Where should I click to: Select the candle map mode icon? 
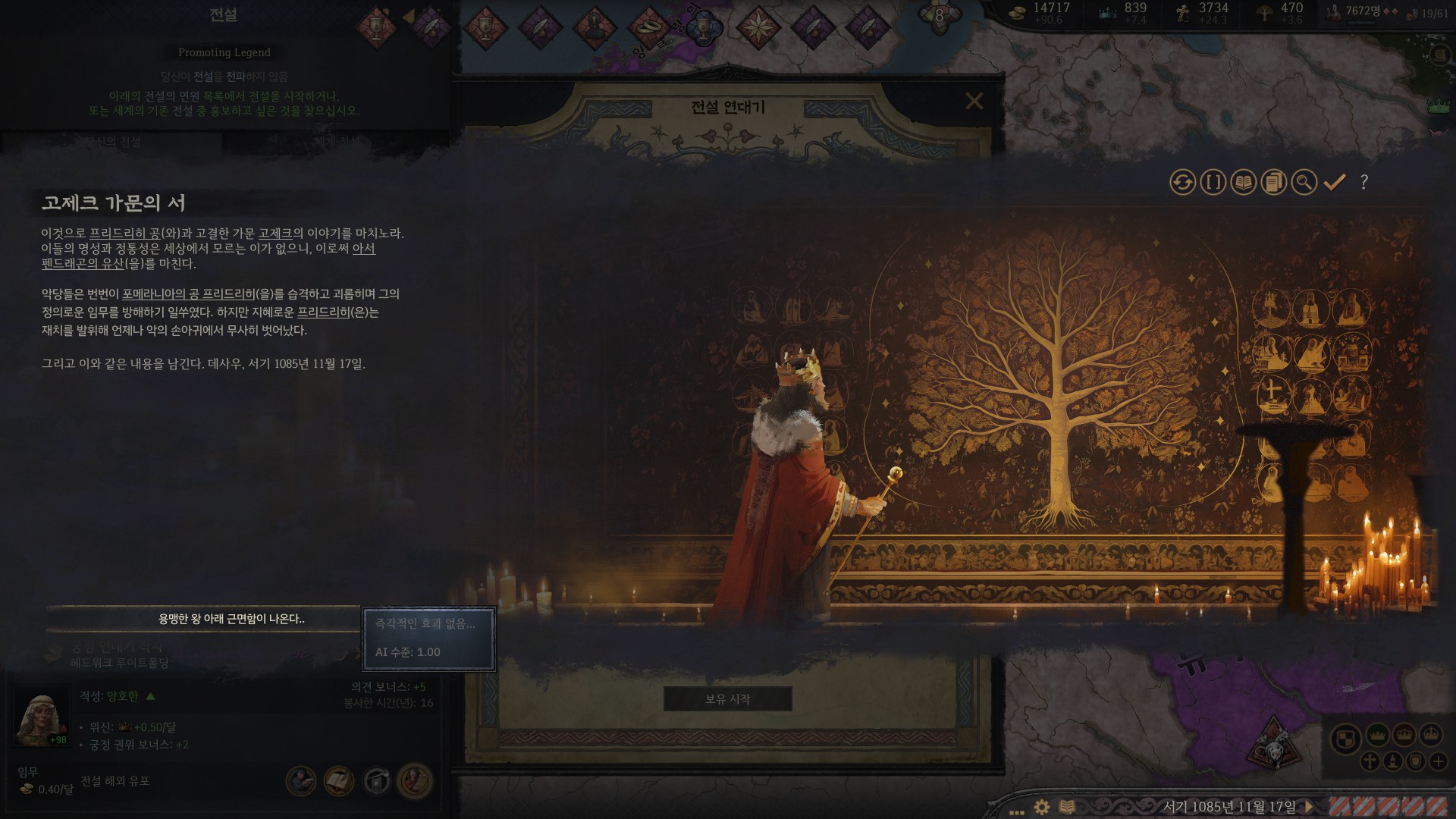[1392, 761]
